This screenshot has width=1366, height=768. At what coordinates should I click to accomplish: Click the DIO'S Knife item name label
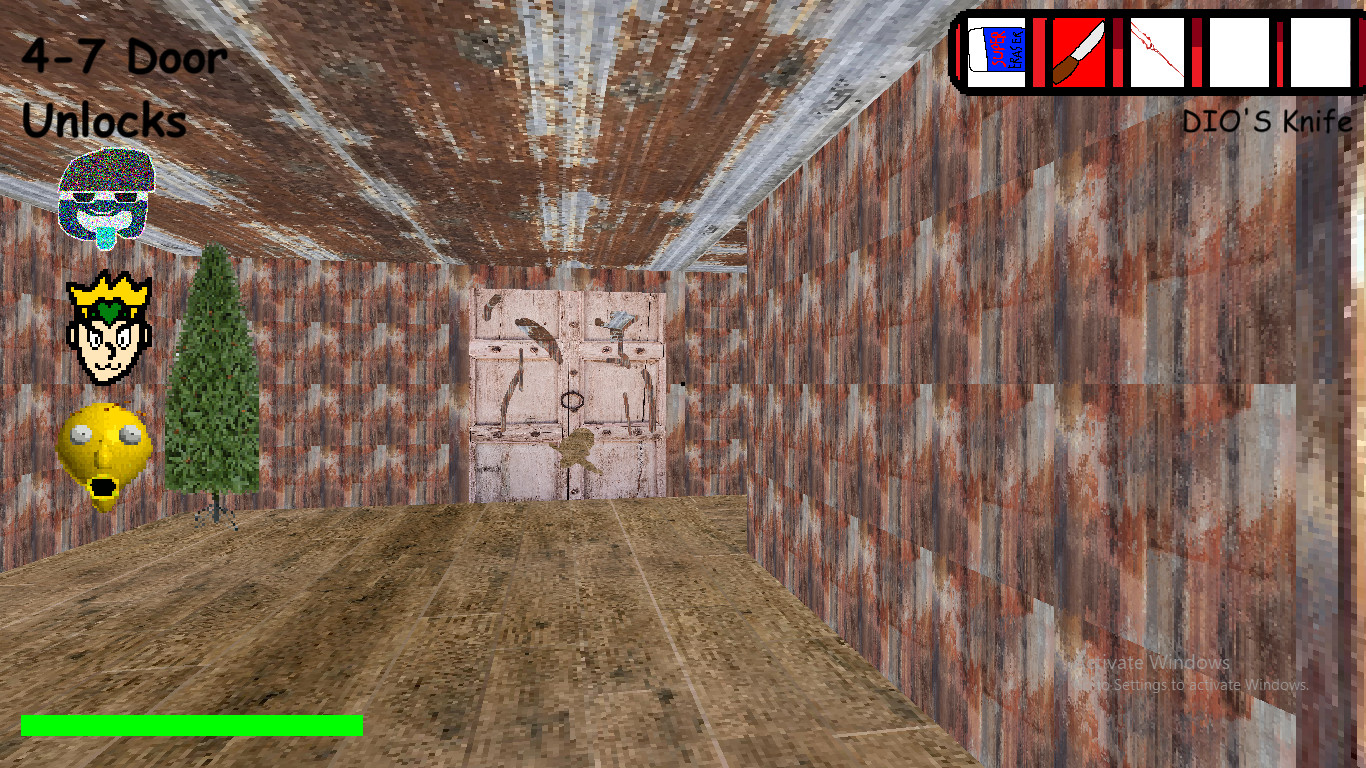[1267, 119]
